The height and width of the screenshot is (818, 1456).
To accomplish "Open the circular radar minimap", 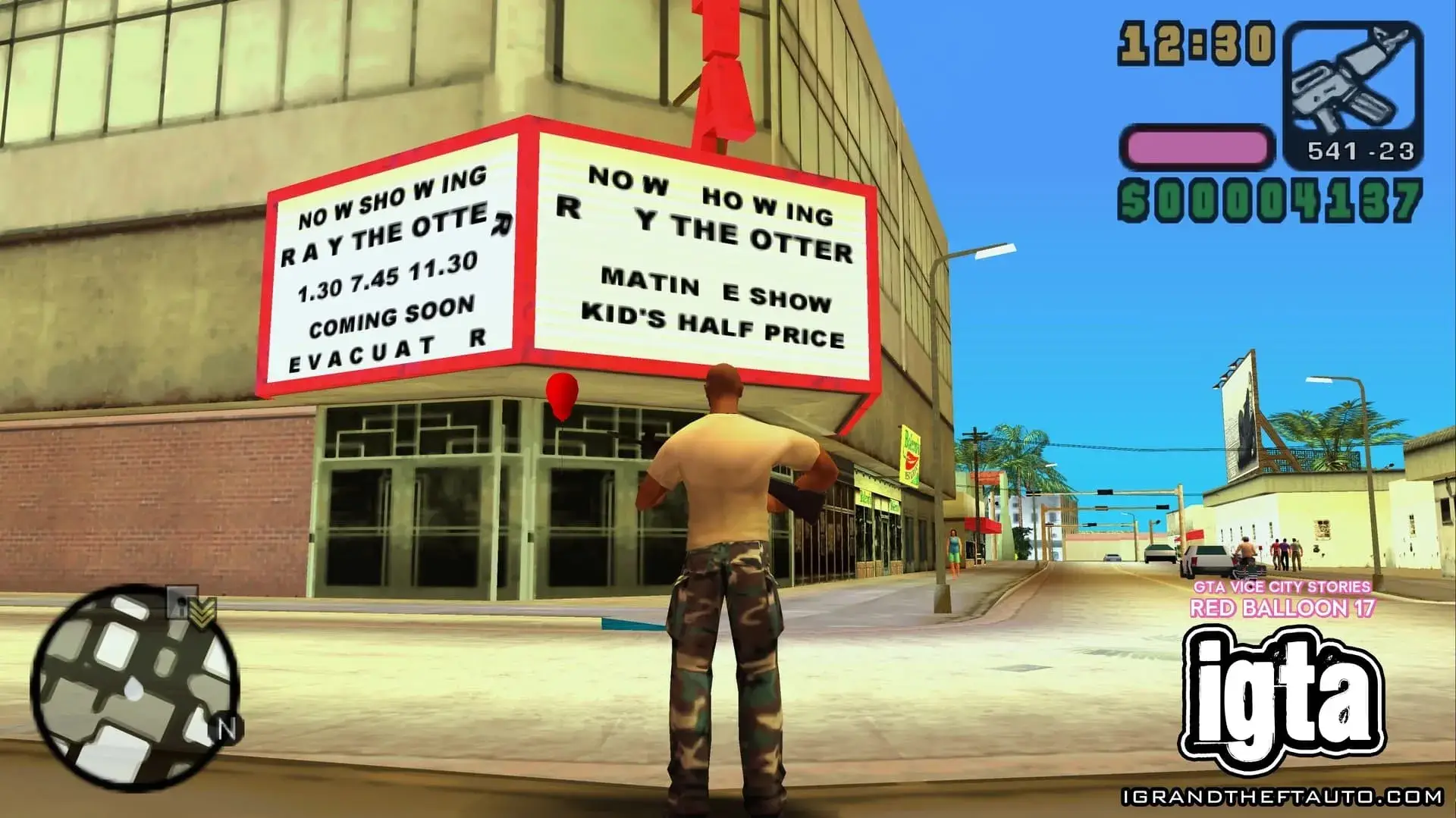I will coord(135,688).
